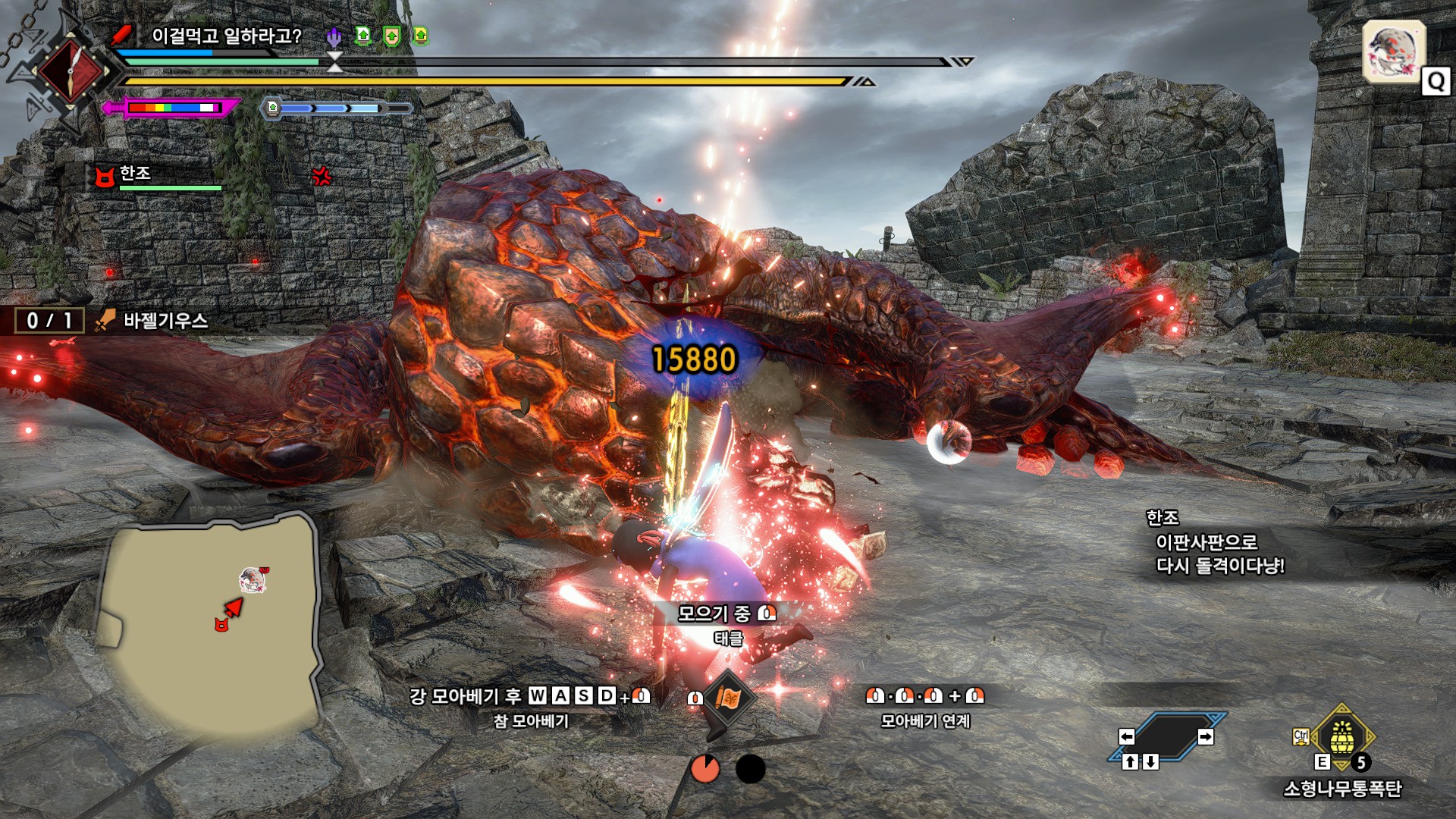
Task: Click the black depleted wirebug icon
Action: [751, 768]
